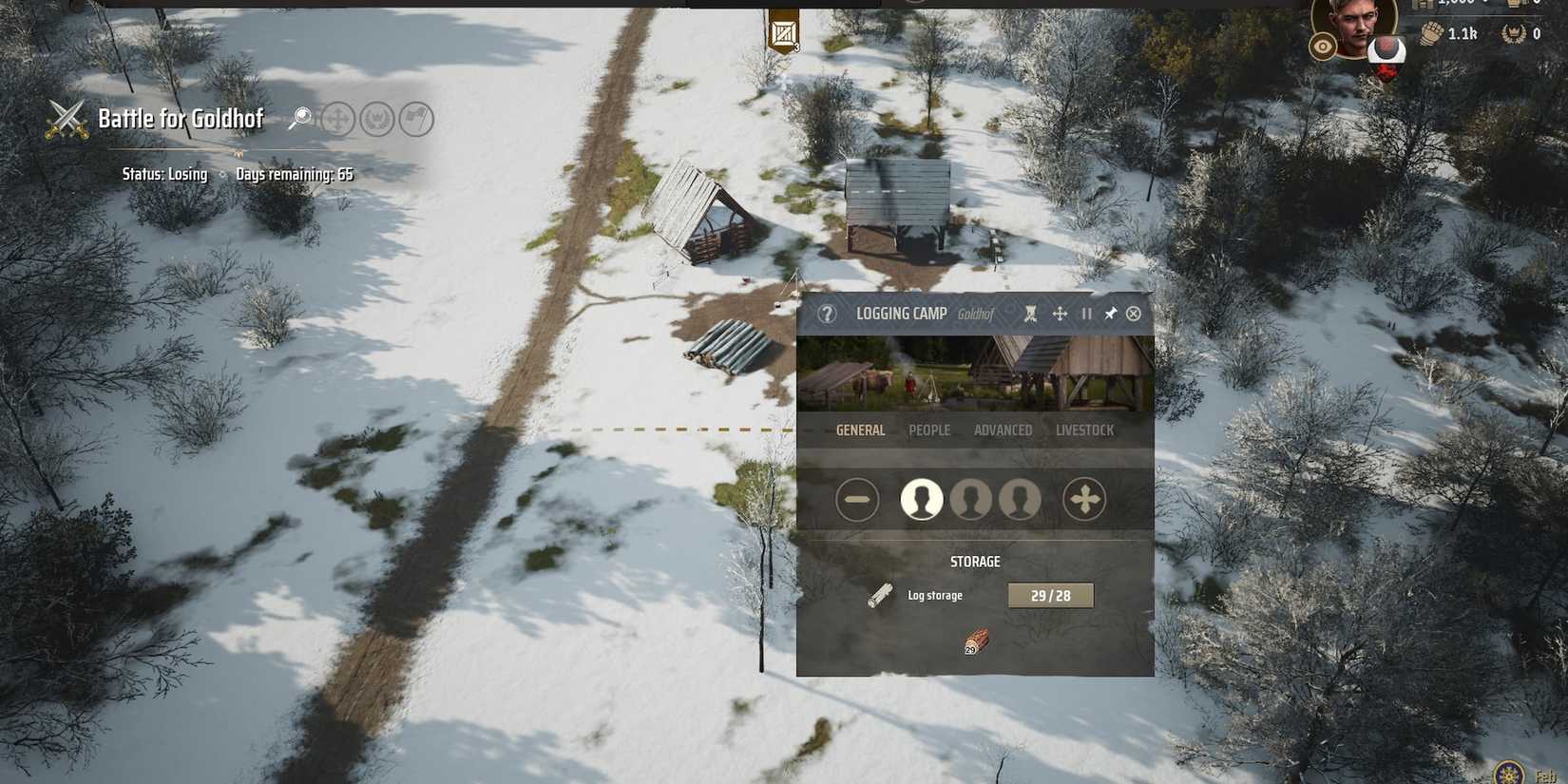
Task: Click the hourglass icon in the panel header
Action: click(x=1029, y=314)
